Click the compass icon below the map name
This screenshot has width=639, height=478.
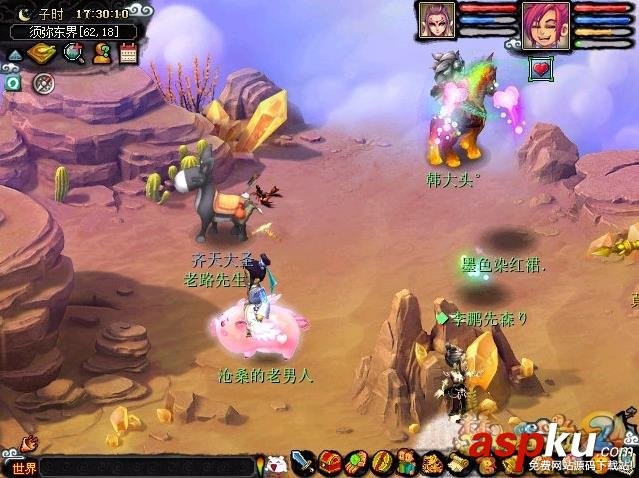pos(42,83)
